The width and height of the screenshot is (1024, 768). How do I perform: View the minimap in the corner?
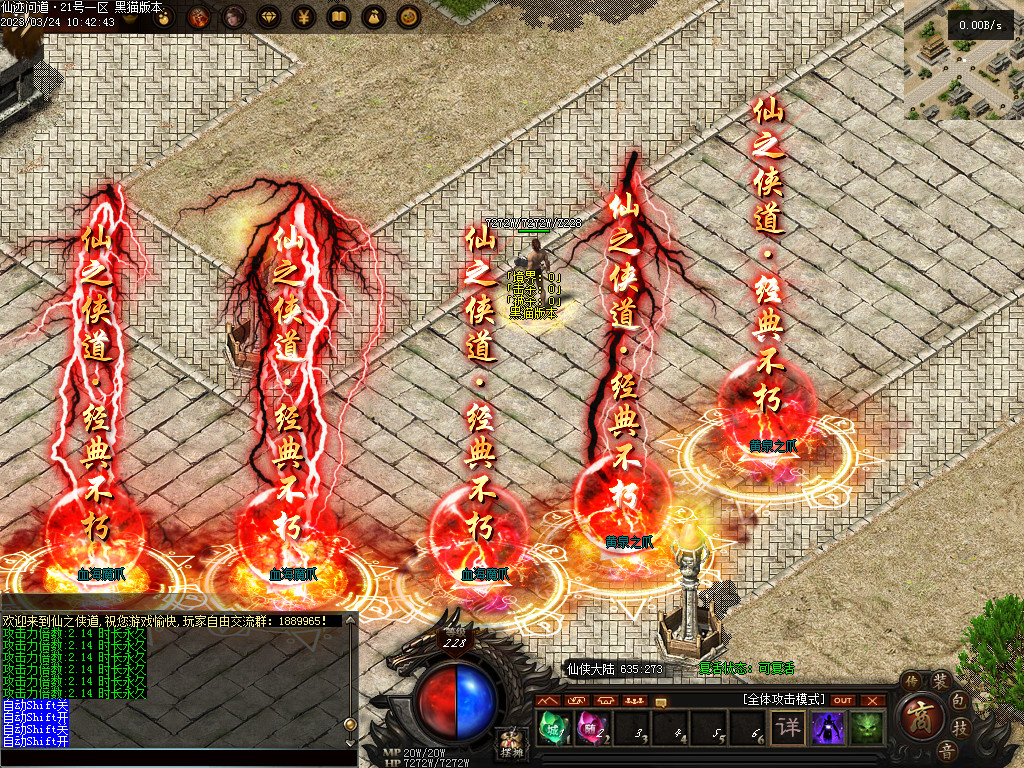(x=964, y=60)
